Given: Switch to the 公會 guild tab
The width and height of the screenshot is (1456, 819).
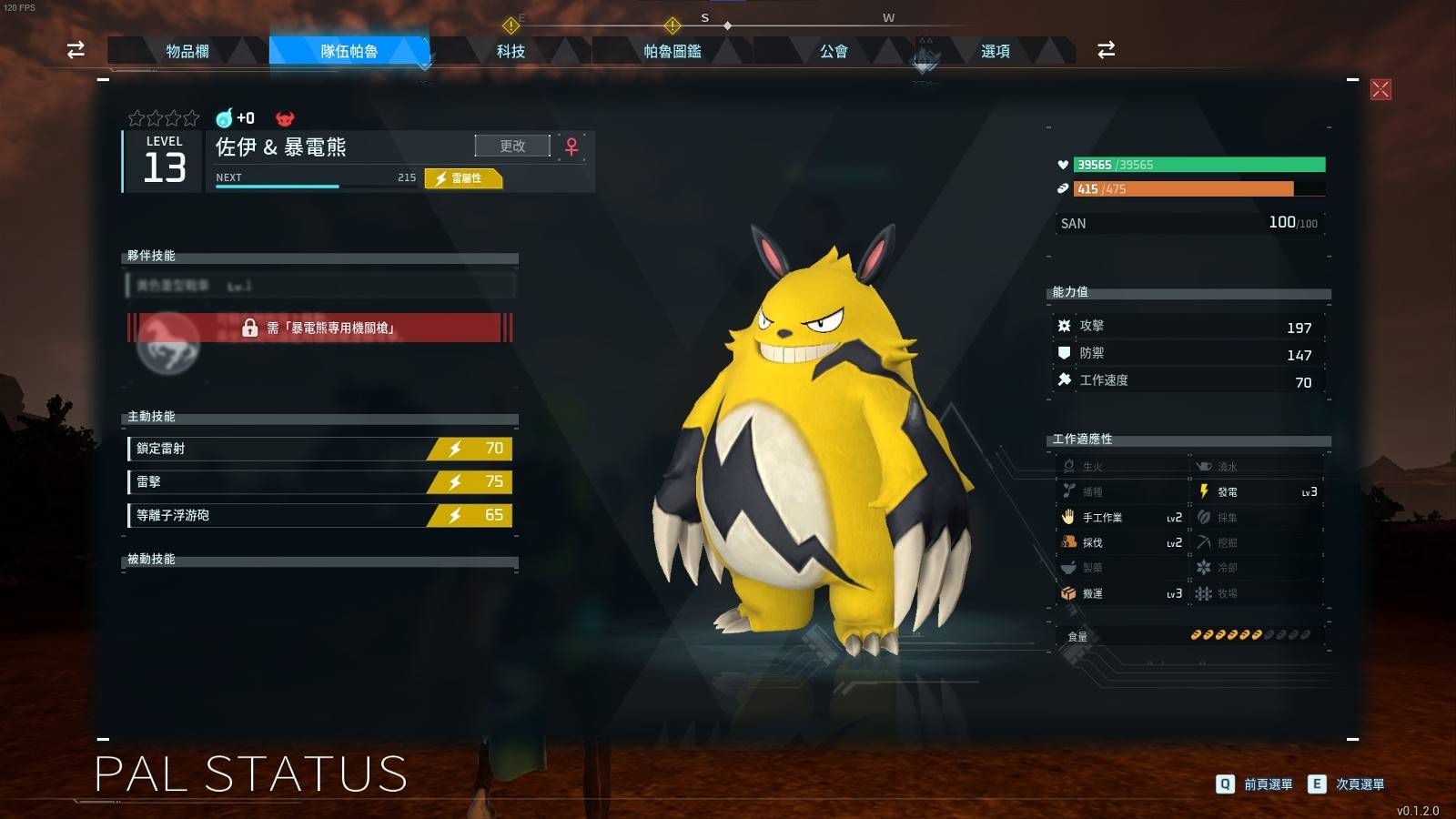Looking at the screenshot, I should pyautogui.click(x=834, y=51).
